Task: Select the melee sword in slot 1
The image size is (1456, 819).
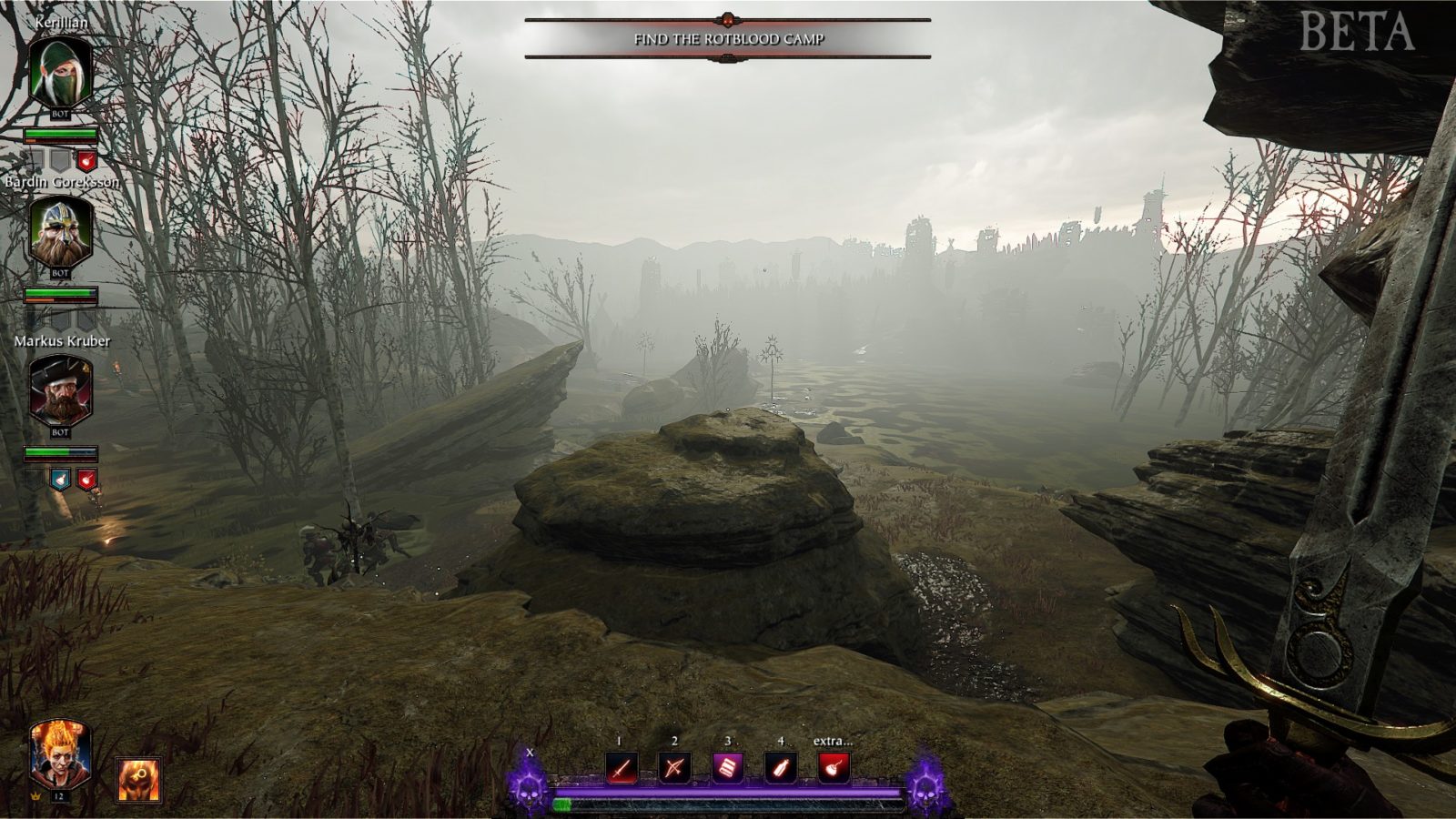Action: (621, 767)
